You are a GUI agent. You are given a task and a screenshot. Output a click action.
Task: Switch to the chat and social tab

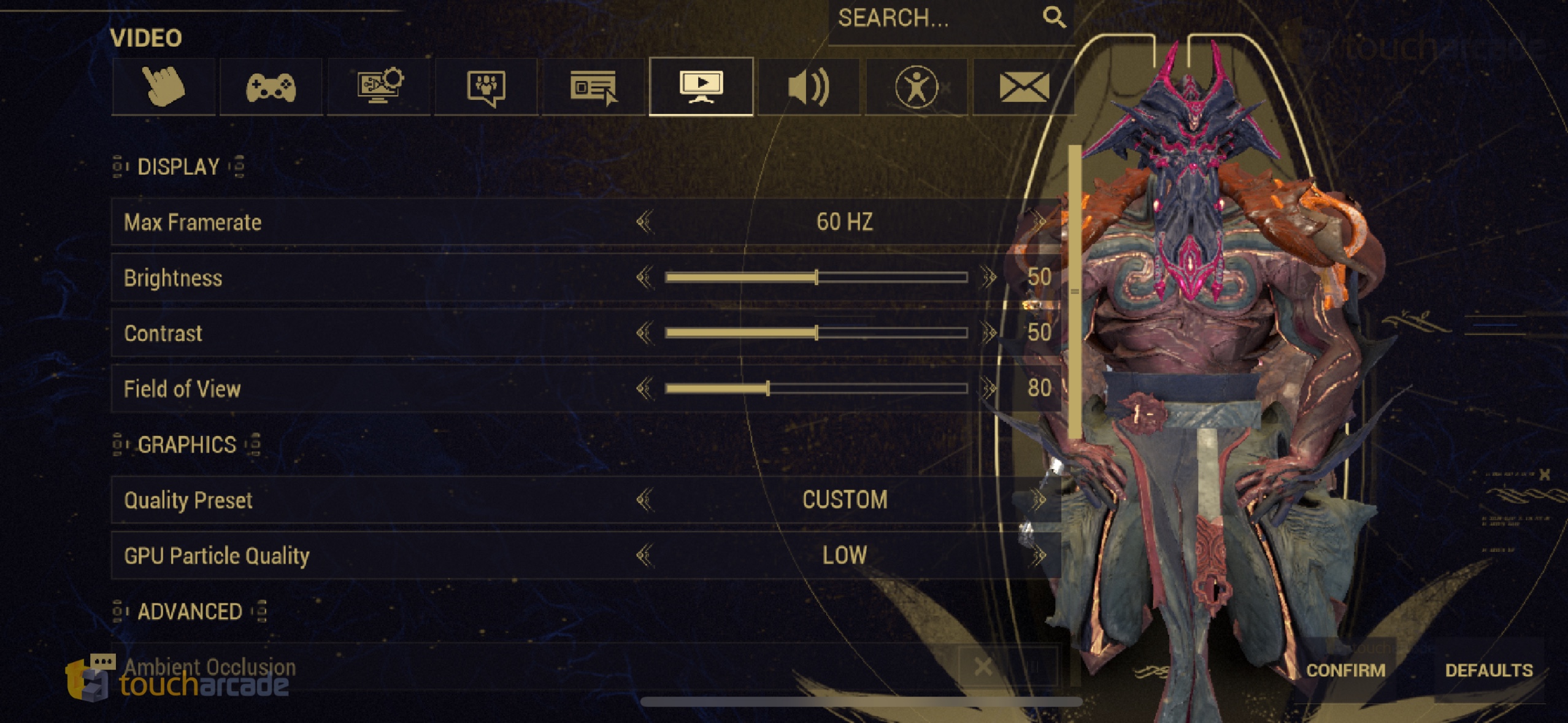[486, 86]
